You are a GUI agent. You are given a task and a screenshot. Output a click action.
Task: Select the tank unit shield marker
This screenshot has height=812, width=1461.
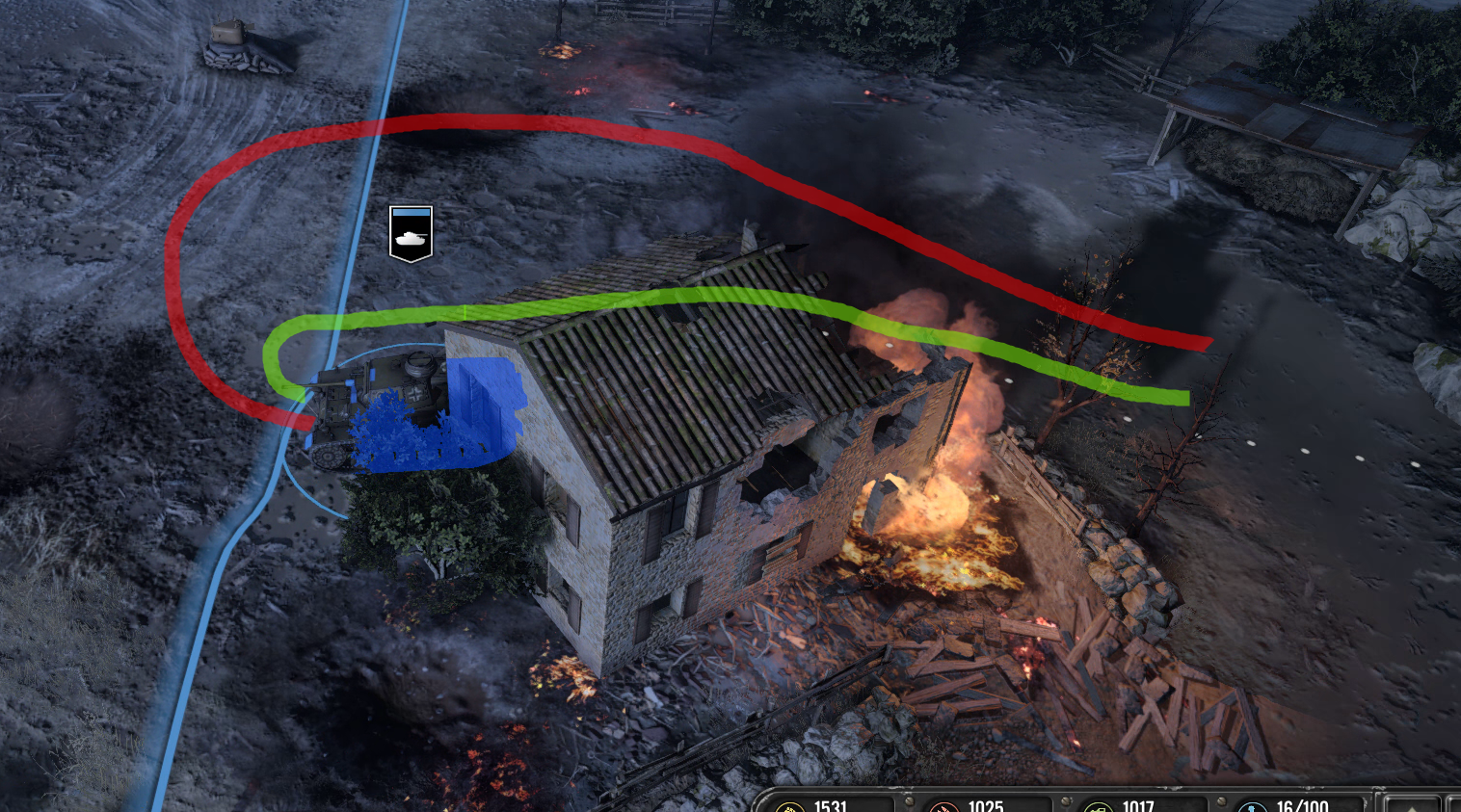(x=411, y=233)
